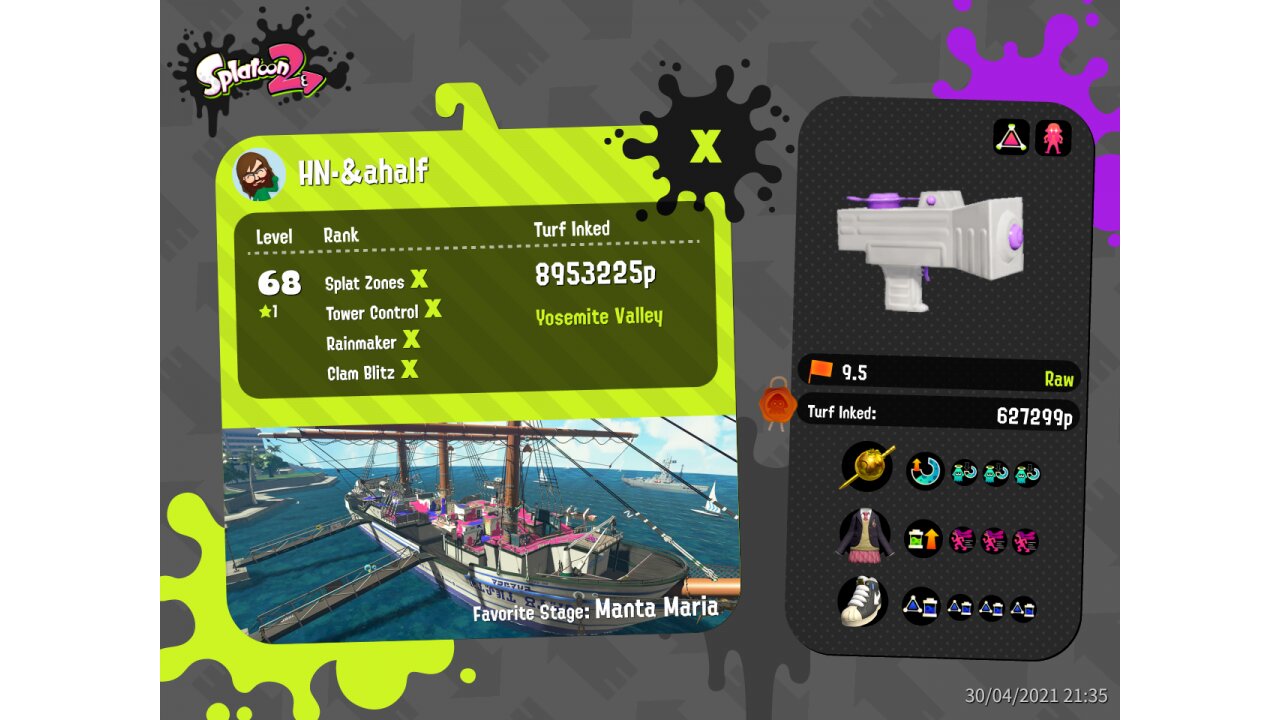Inspect the shoes' large main ability icon
Image resolution: width=1280 pixels, height=720 pixels.
click(x=920, y=606)
